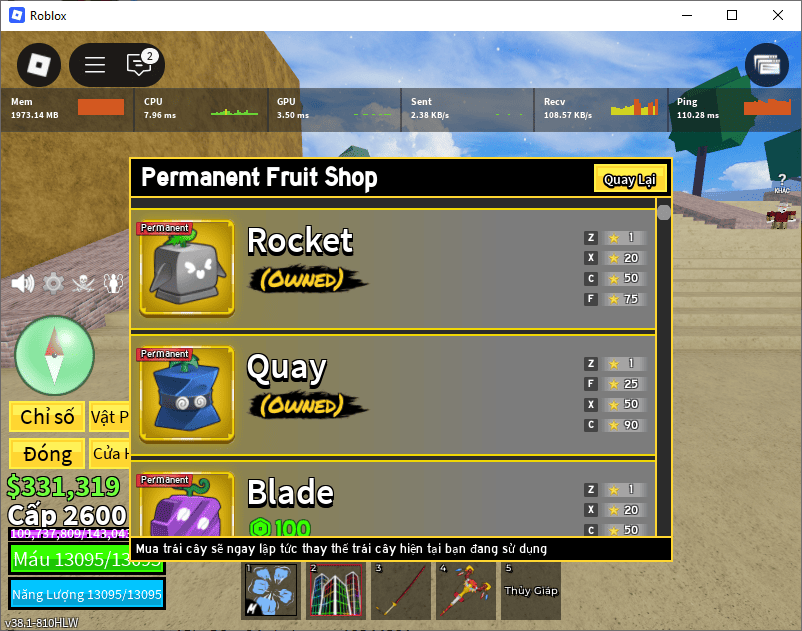Open the Vật Phẩm items menu
Viewport: 802px width, 631px height.
(x=109, y=416)
